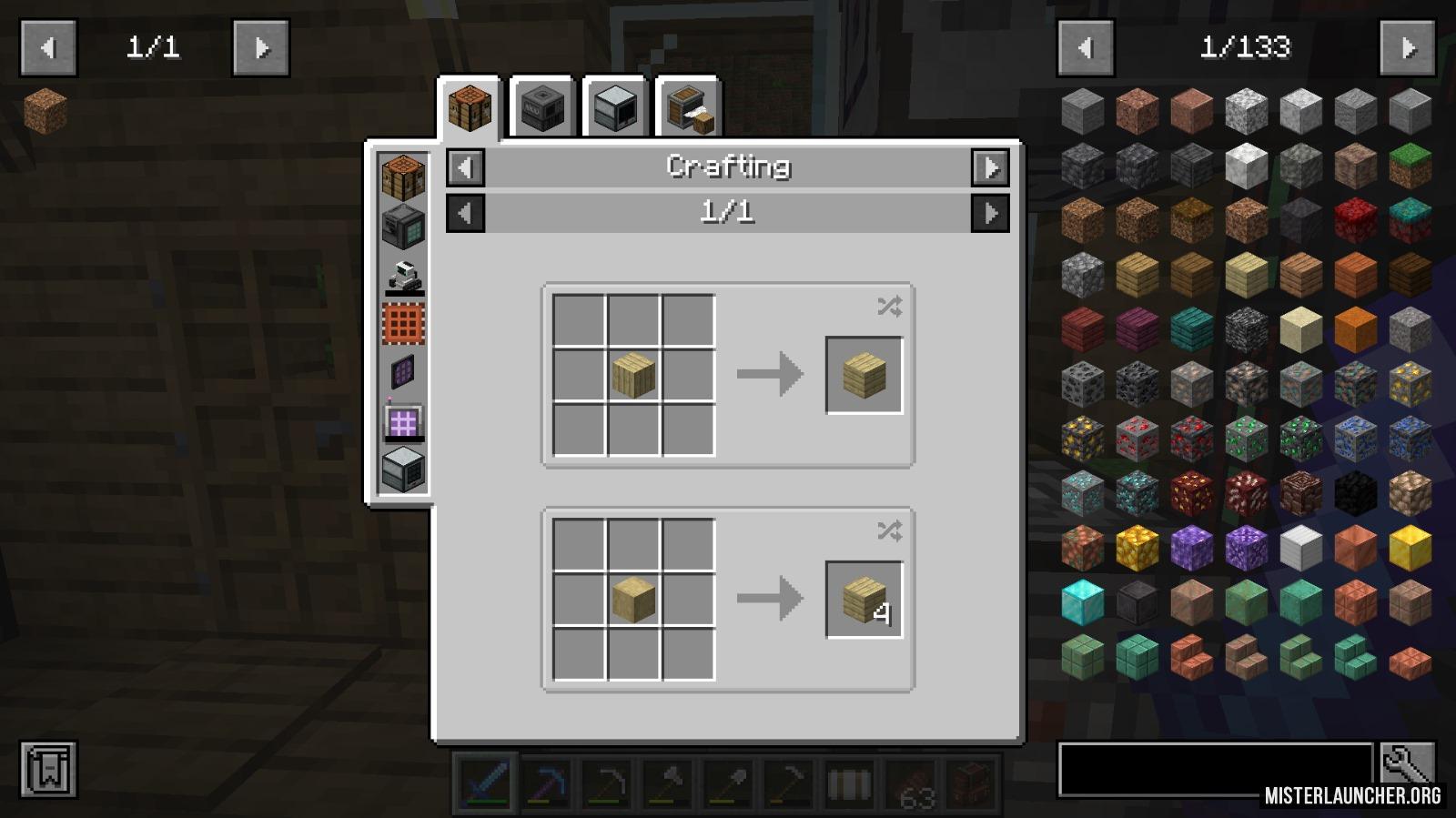Select the robot catalyst icon in sidebar
This screenshot has width=1456, height=818.
(403, 276)
